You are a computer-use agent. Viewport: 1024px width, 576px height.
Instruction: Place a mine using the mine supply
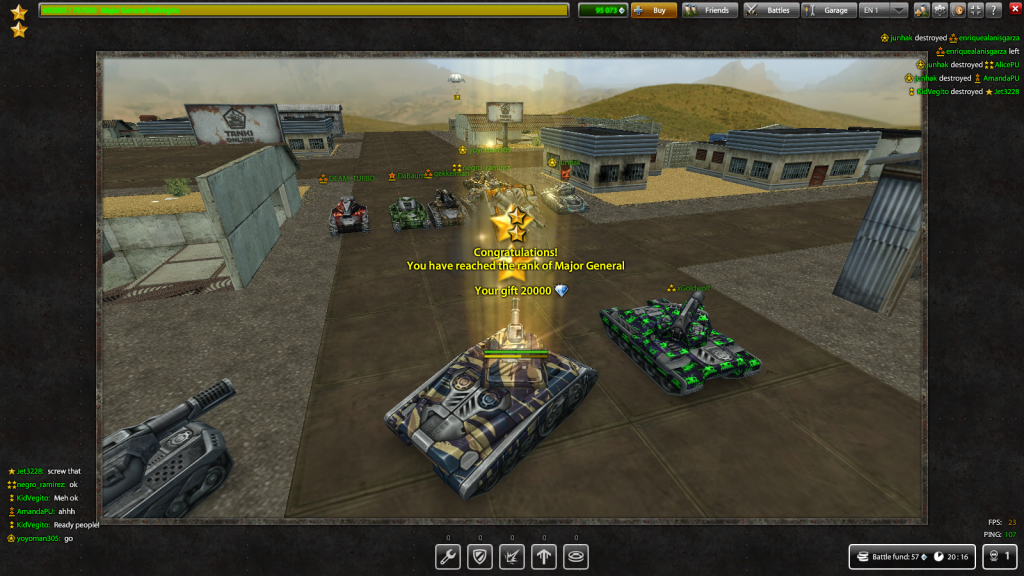click(576, 557)
